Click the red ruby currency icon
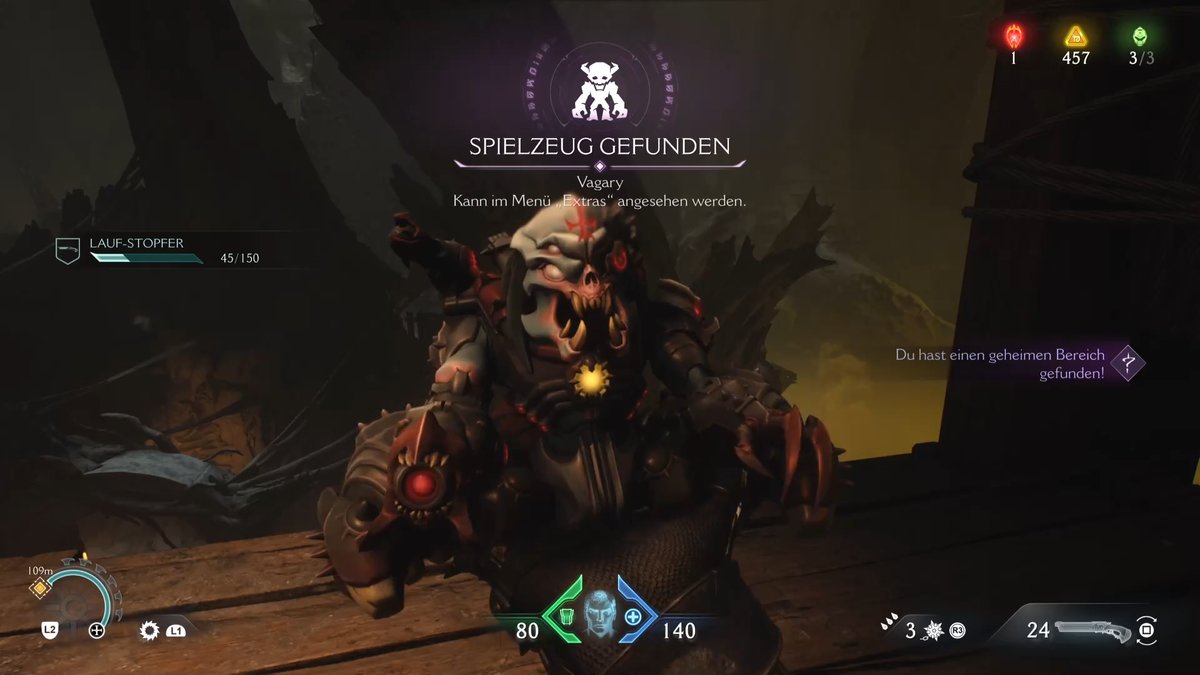The image size is (1200, 675). pos(1012,38)
